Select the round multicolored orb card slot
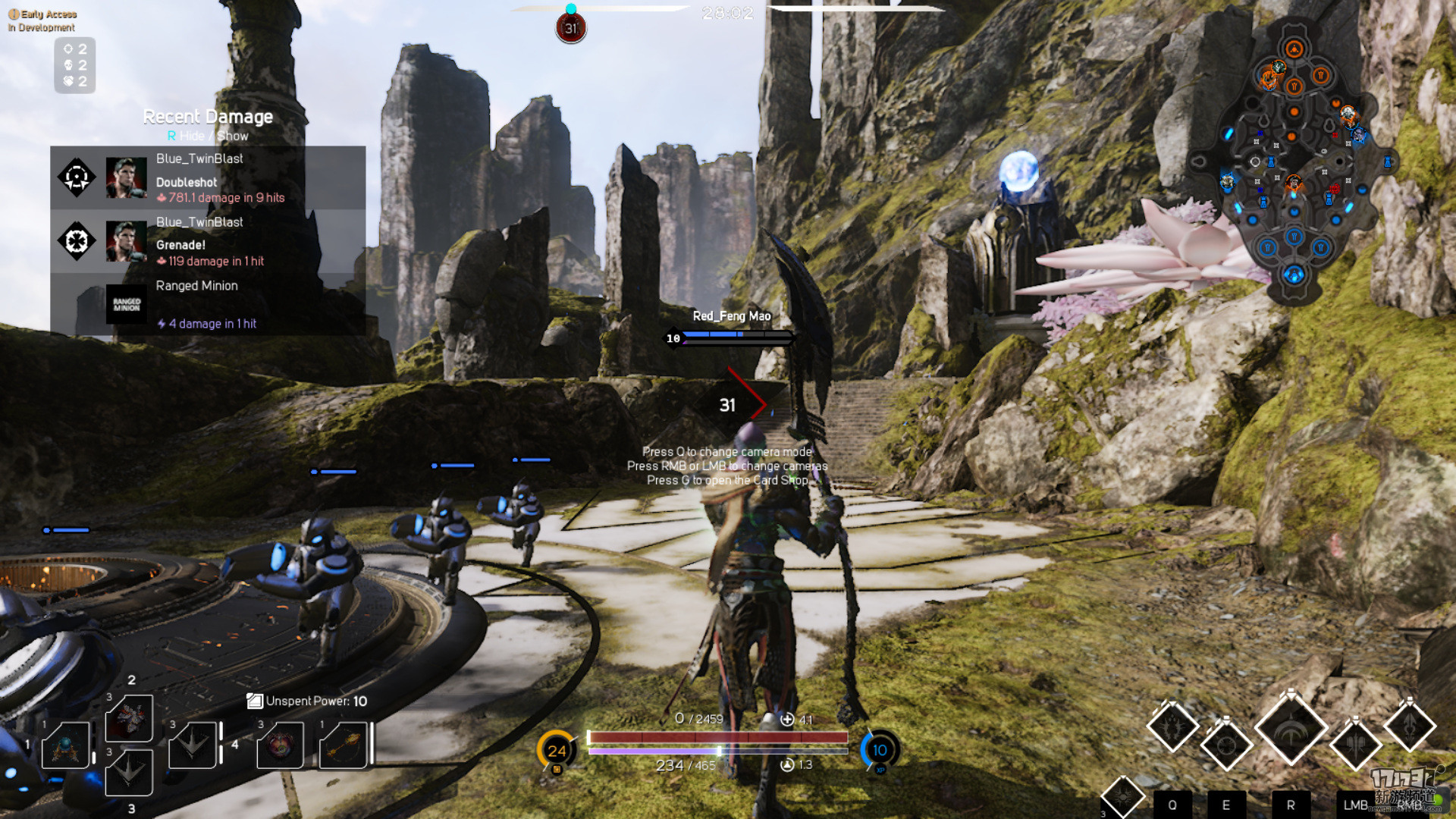Viewport: 1456px width, 819px height. 281,745
